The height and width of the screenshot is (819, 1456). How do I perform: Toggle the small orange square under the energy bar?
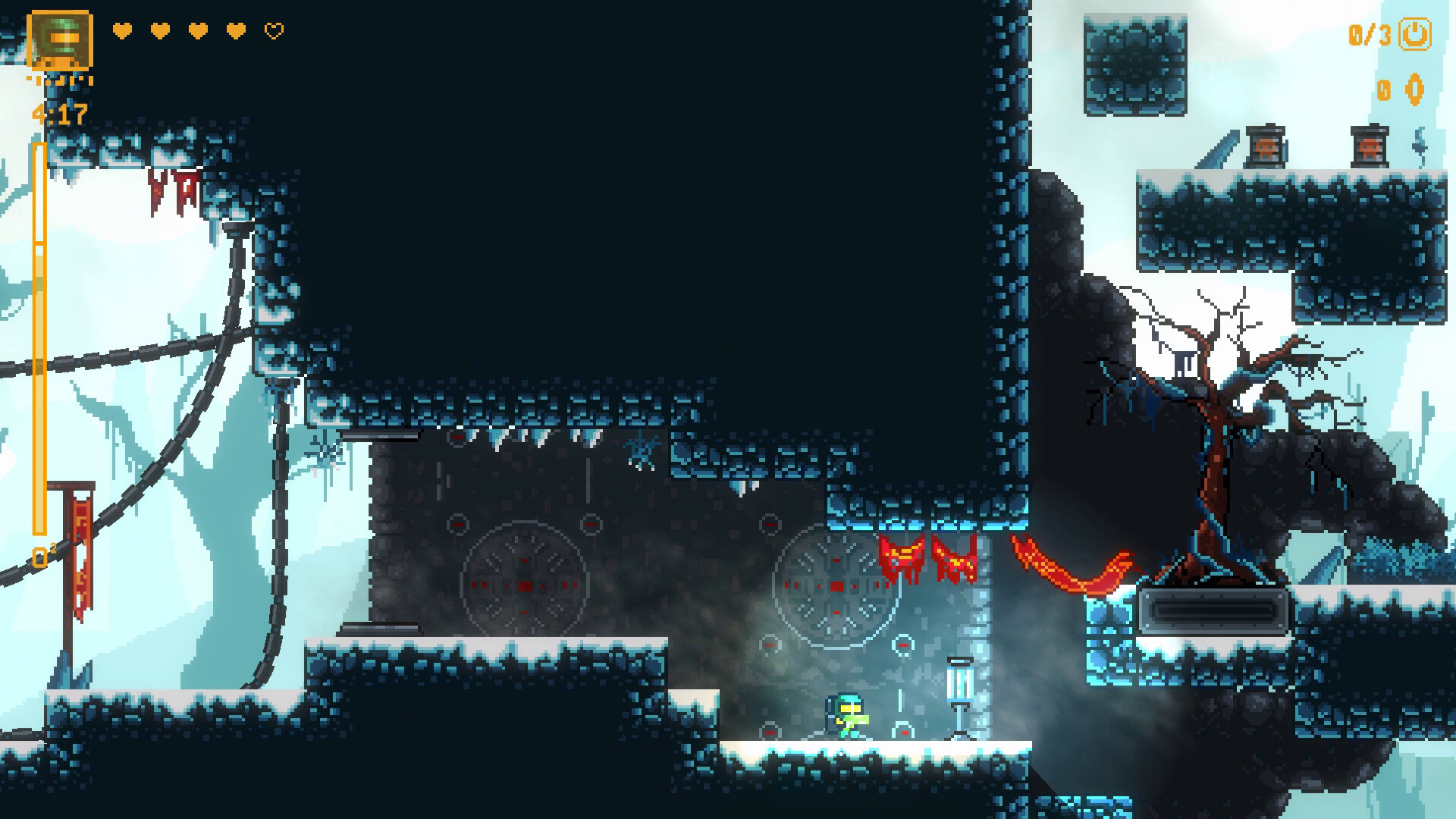39,557
